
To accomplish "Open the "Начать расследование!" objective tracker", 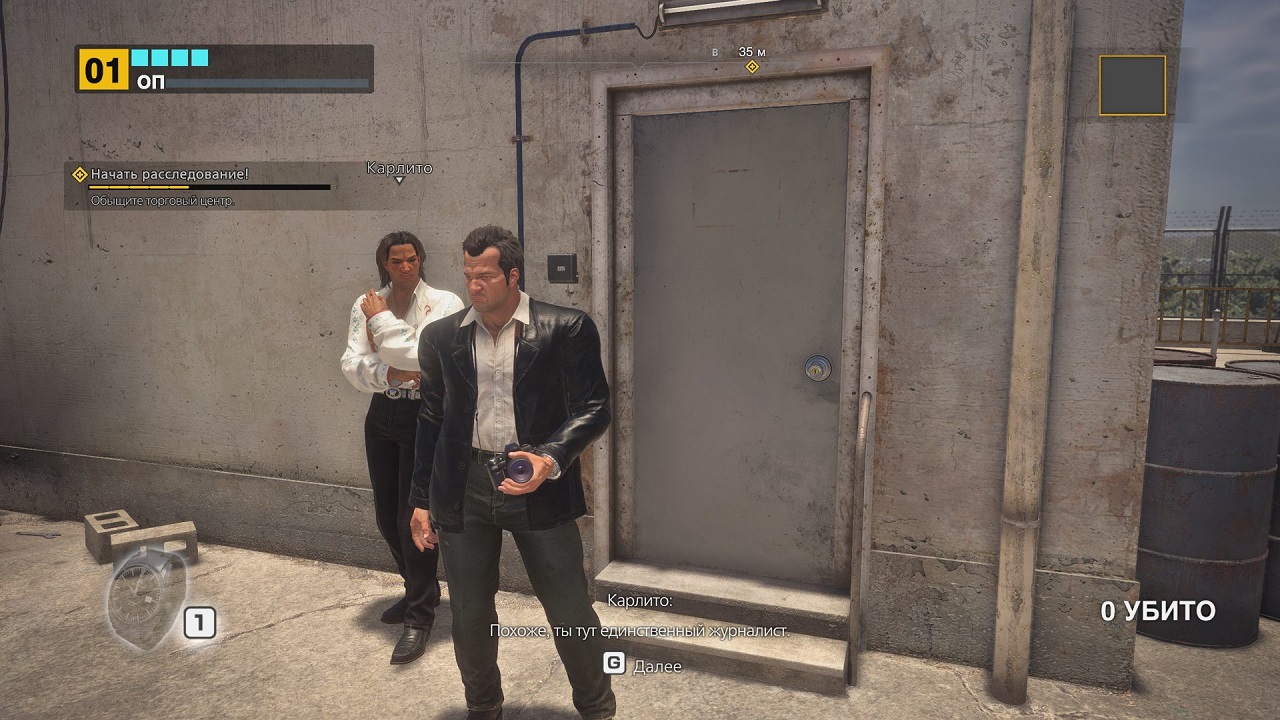I will point(169,174).
